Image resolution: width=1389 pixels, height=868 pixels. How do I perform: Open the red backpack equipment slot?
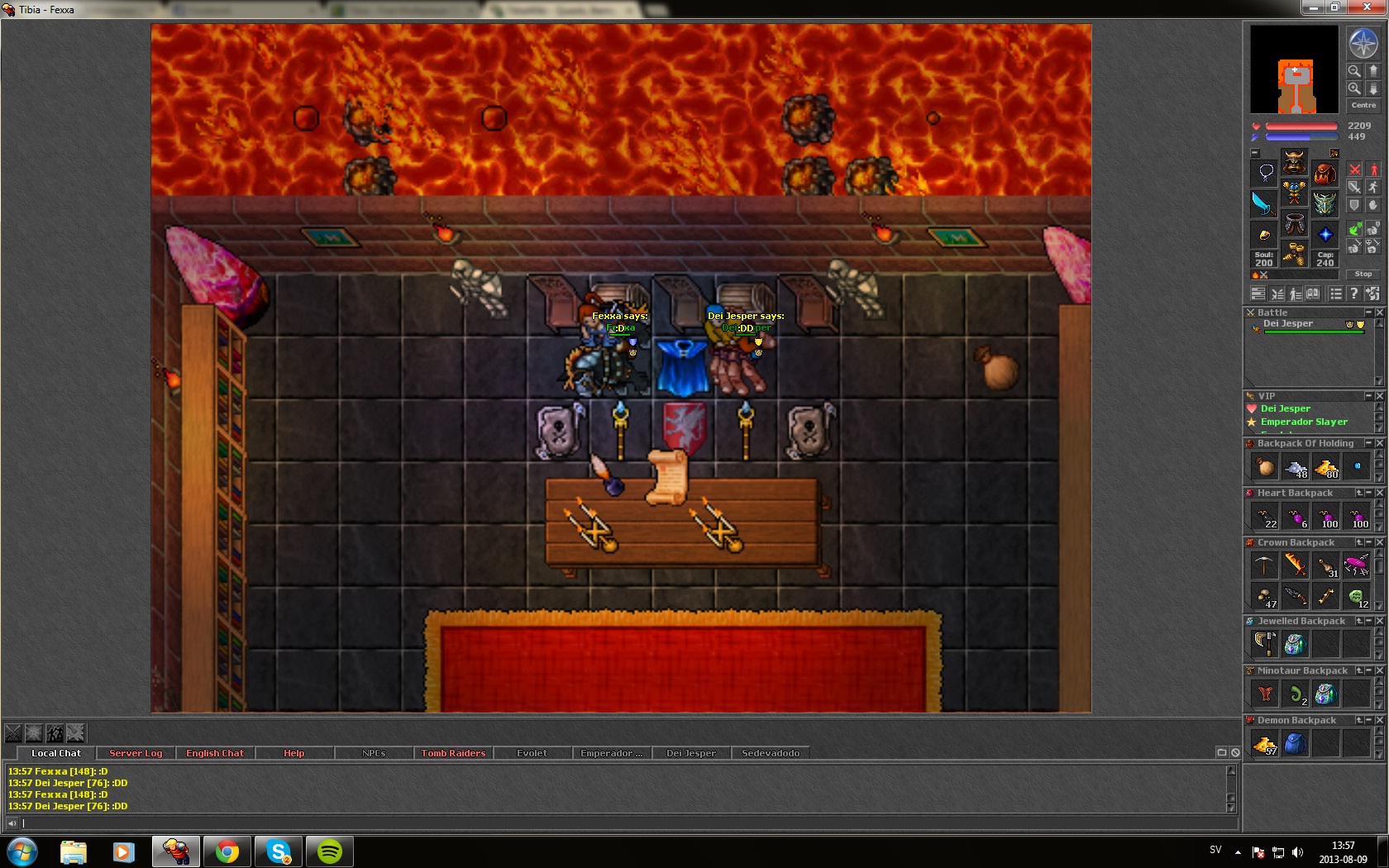pyautogui.click(x=1325, y=174)
